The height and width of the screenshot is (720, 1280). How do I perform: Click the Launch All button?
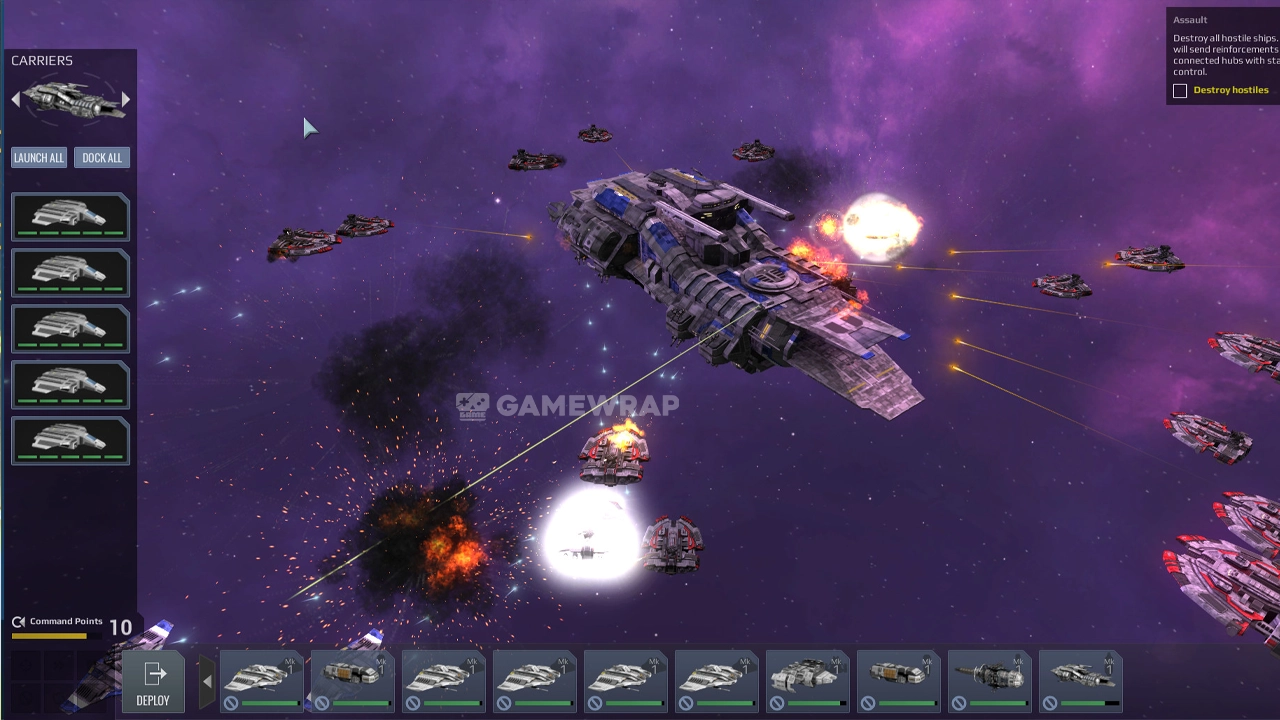[39, 158]
